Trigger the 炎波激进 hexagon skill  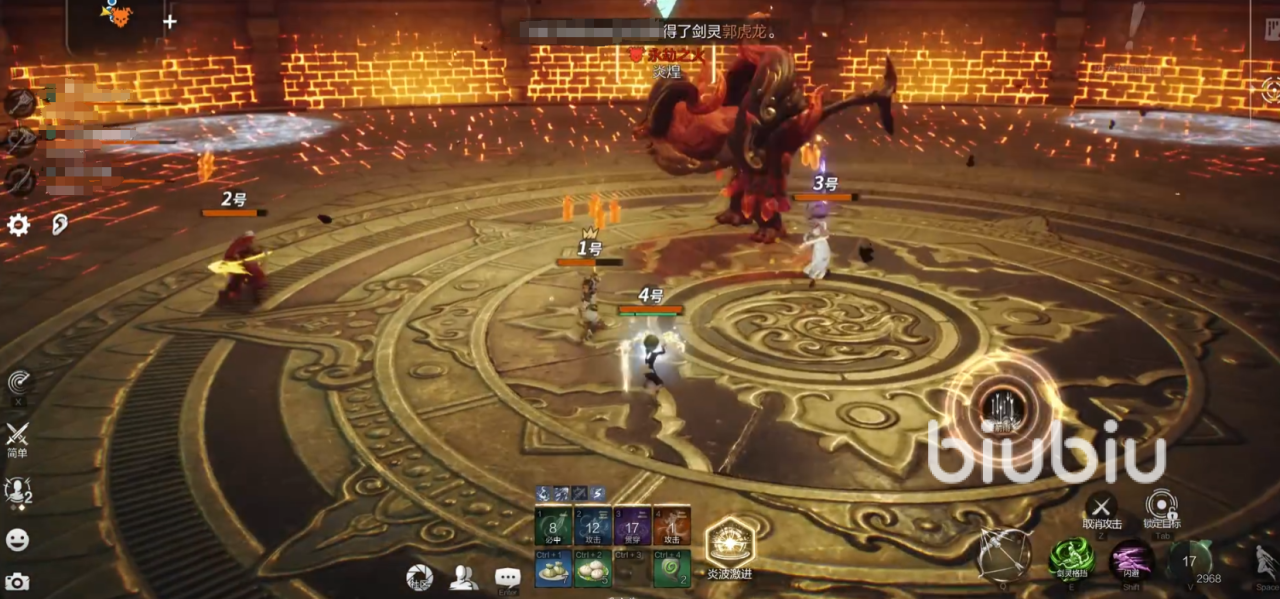pyautogui.click(x=729, y=542)
